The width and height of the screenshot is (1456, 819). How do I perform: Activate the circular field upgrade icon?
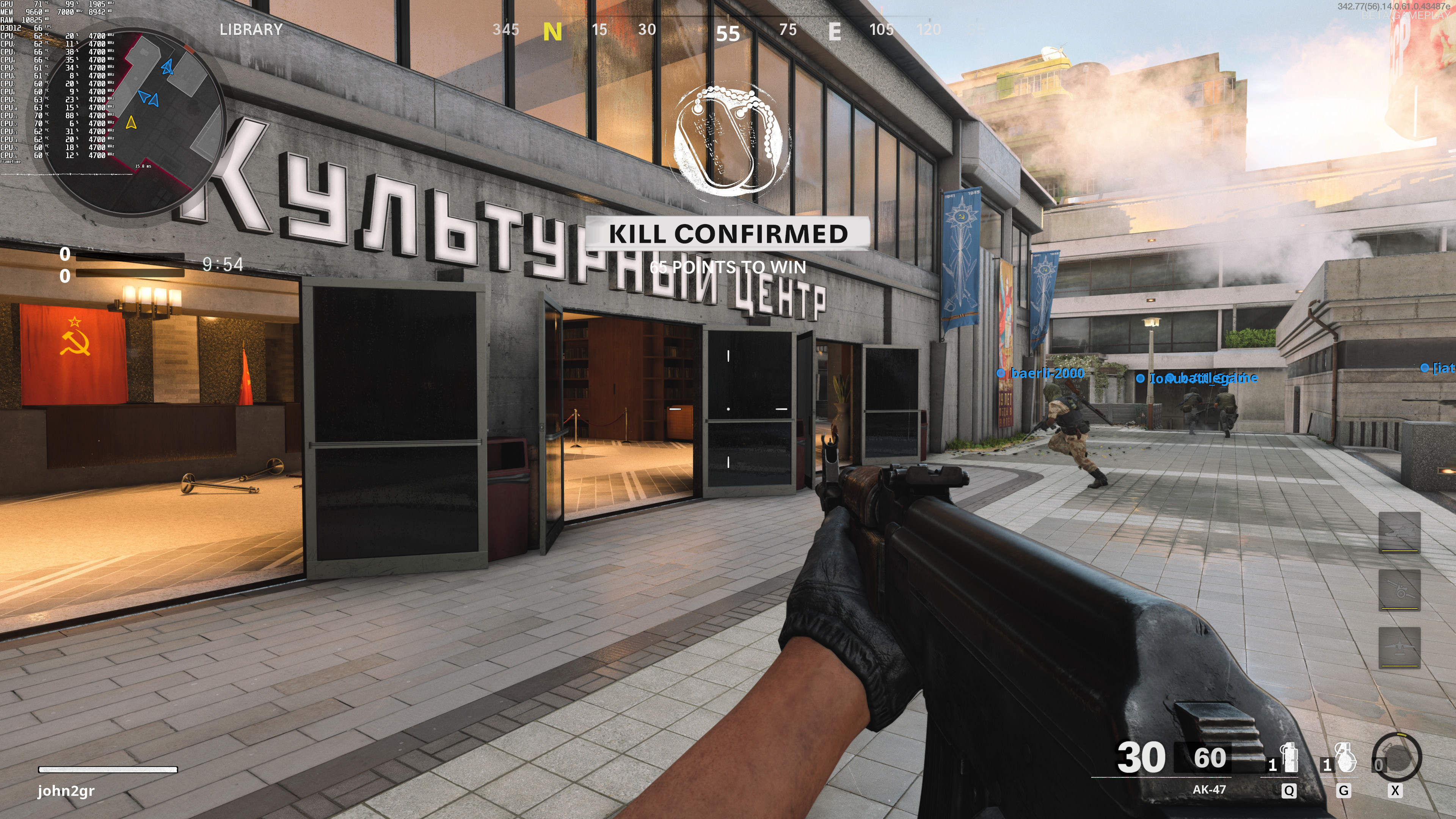[1396, 758]
